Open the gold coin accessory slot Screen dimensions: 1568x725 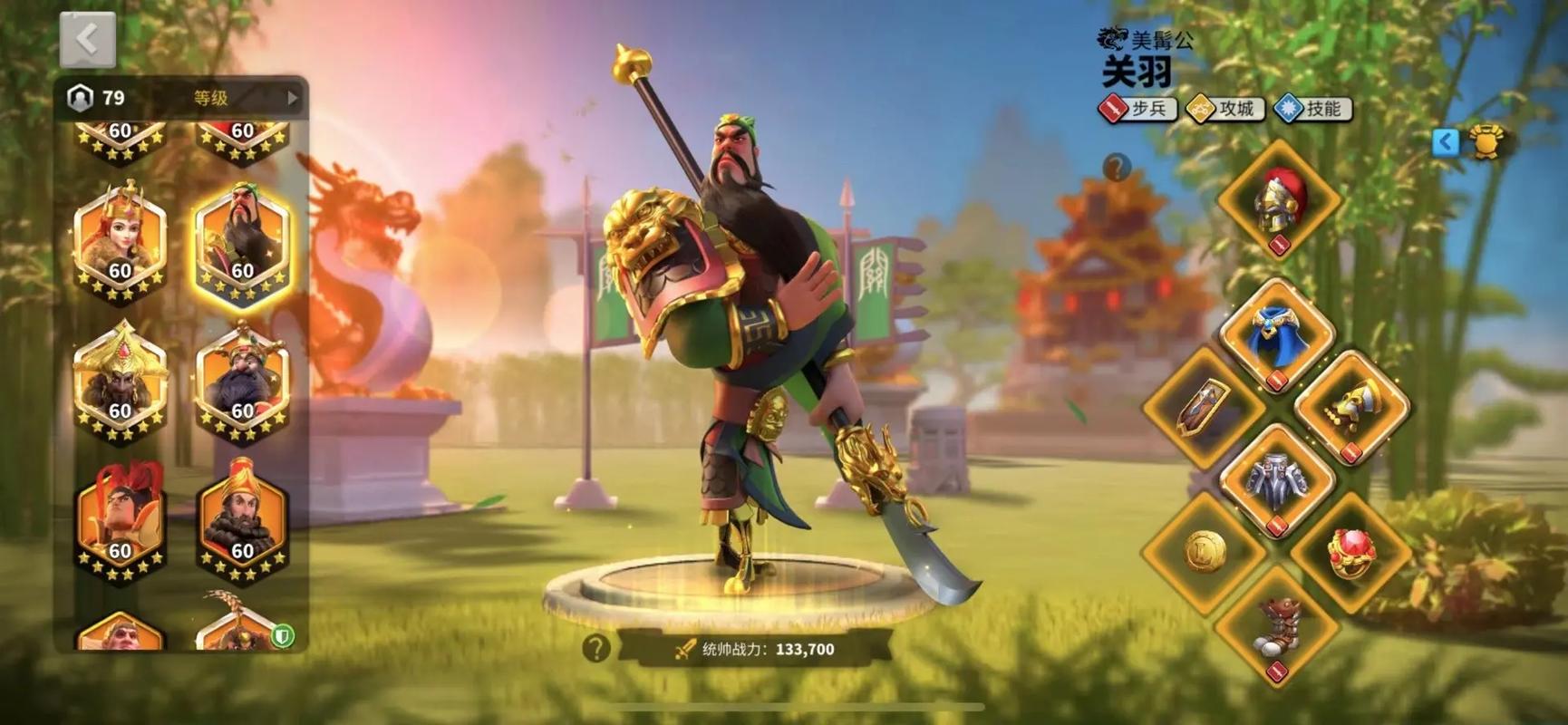[1205, 549]
